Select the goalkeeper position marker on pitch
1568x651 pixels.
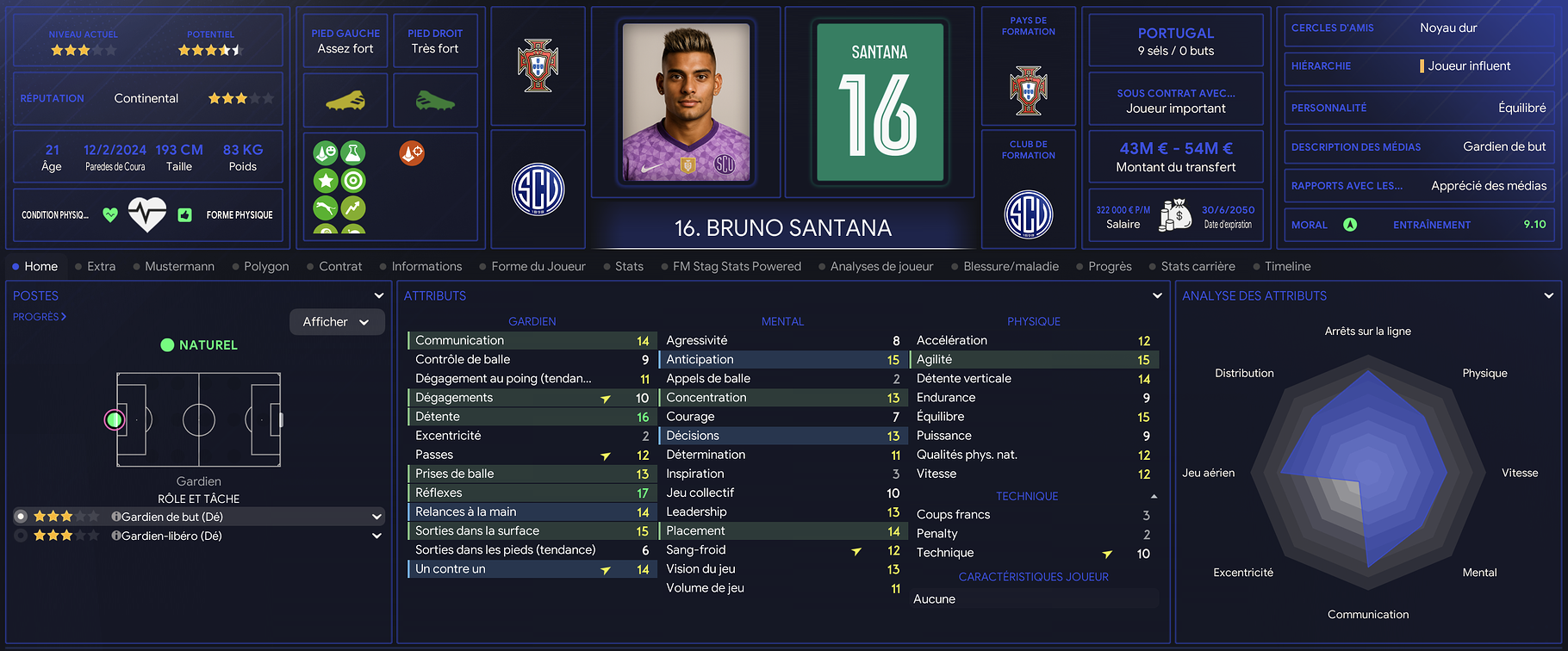pos(115,420)
